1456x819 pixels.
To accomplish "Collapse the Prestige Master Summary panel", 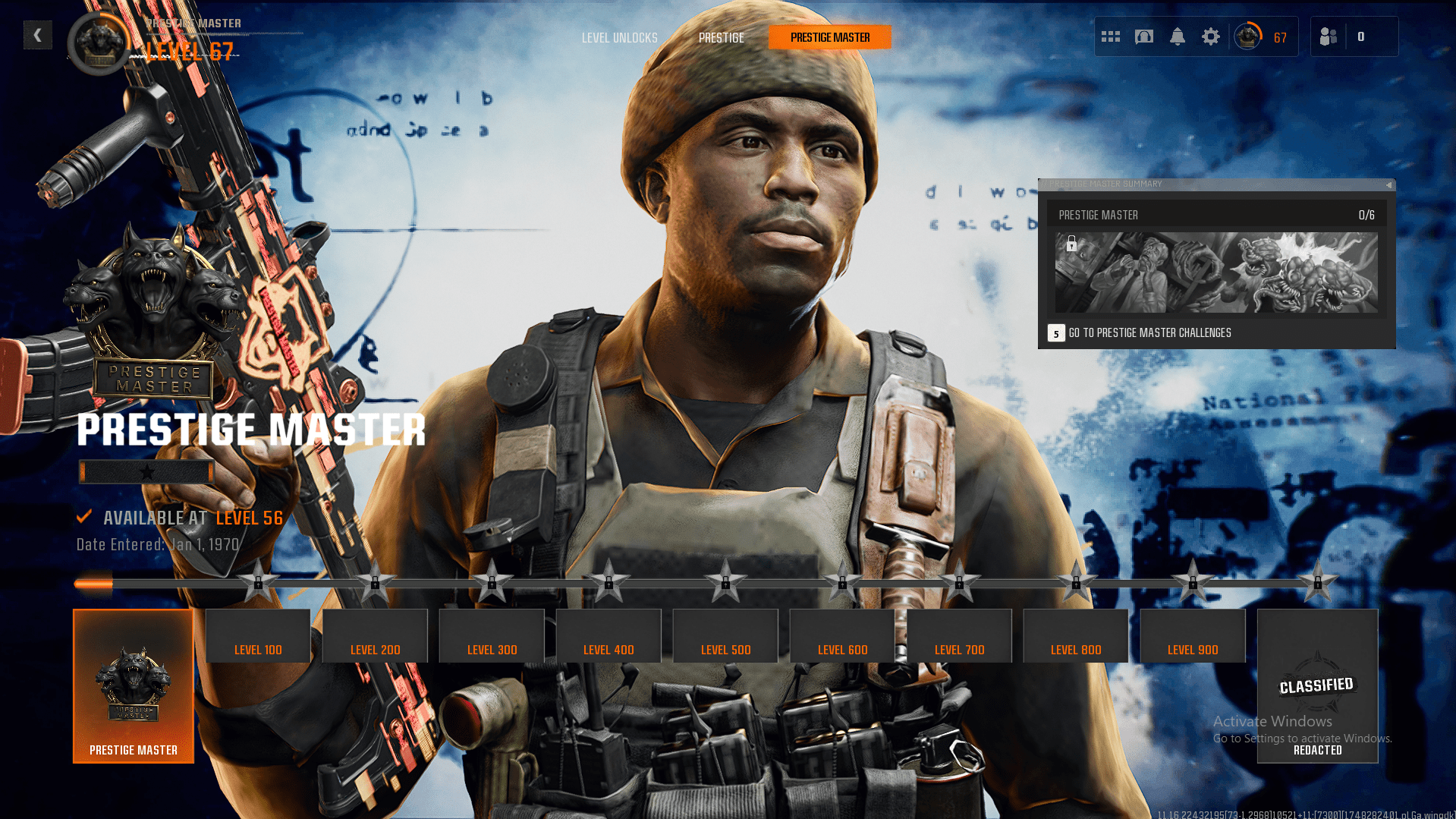I will coord(1387,184).
